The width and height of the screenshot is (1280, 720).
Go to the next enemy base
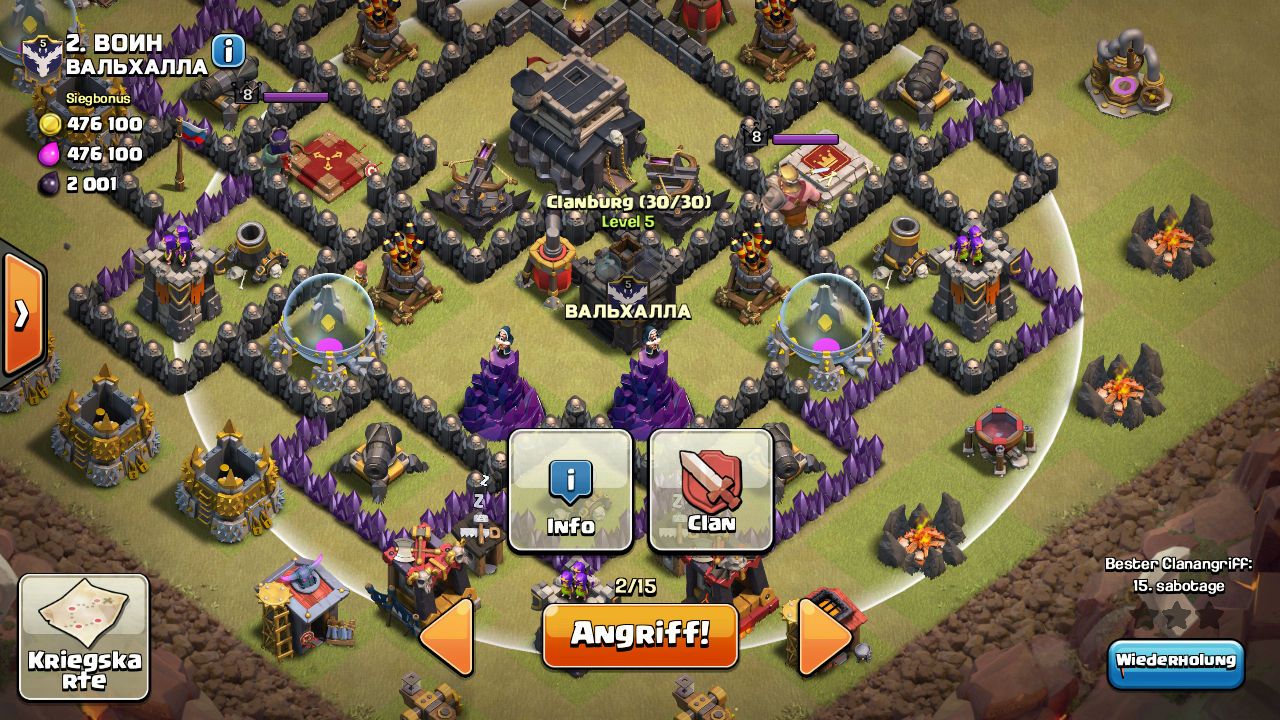coord(826,636)
